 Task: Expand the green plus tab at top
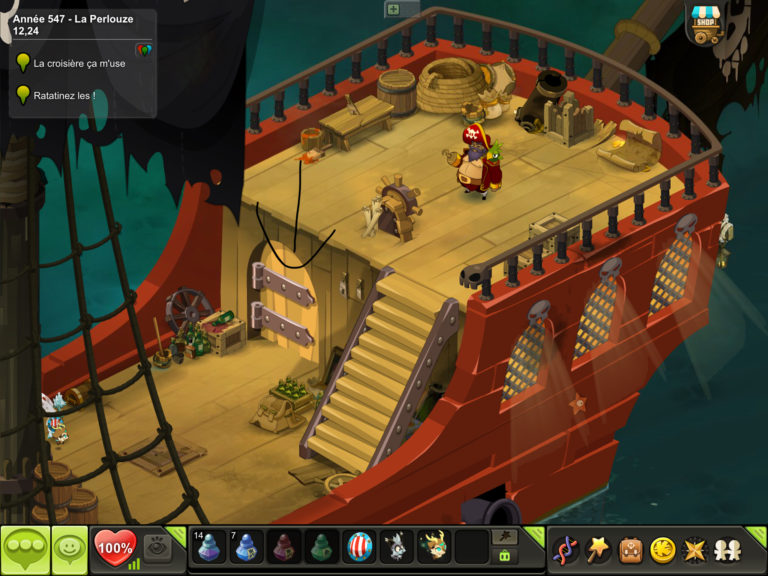(394, 9)
